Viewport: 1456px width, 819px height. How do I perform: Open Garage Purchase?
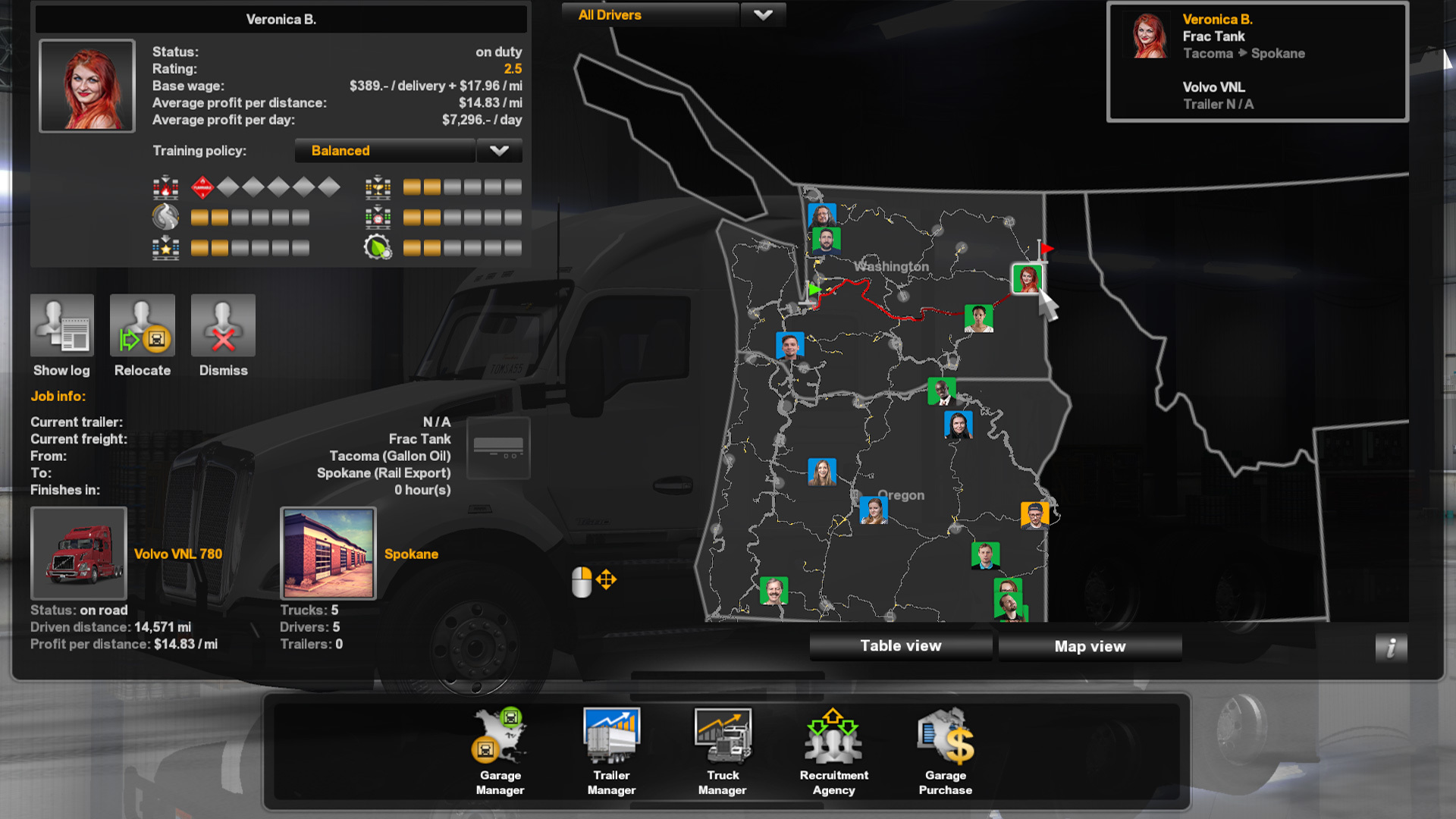pos(945,751)
